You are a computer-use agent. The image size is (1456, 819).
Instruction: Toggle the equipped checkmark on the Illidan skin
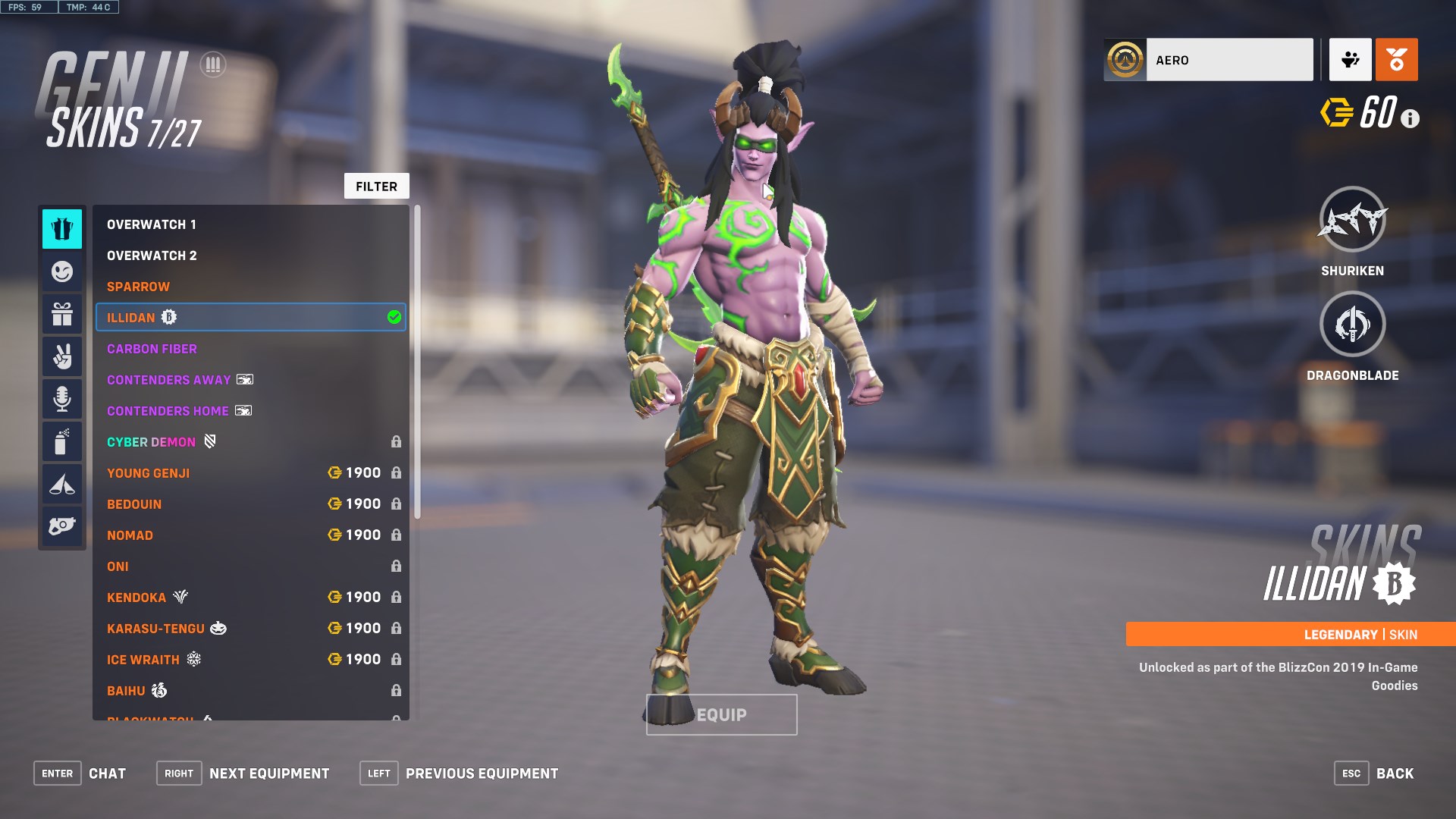point(394,317)
